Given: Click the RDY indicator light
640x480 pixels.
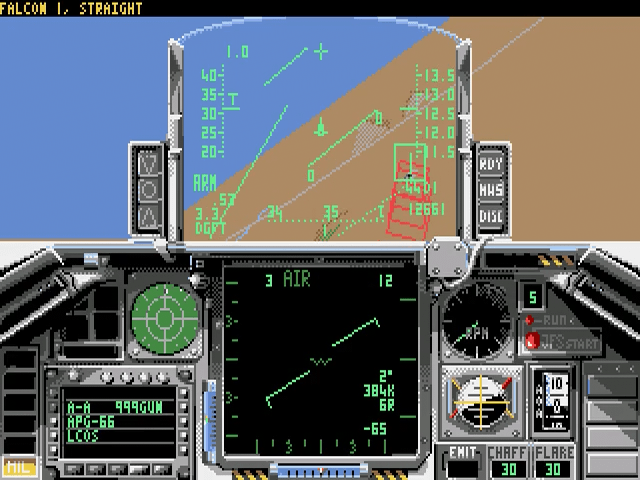Looking at the screenshot, I should 490,164.
